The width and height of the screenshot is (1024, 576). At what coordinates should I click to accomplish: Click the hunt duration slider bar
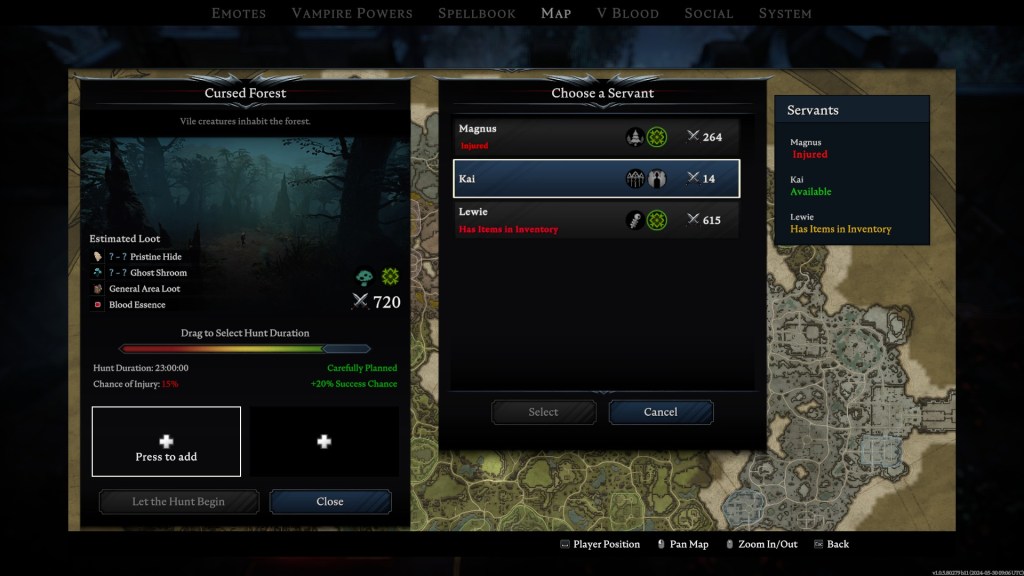click(x=245, y=349)
